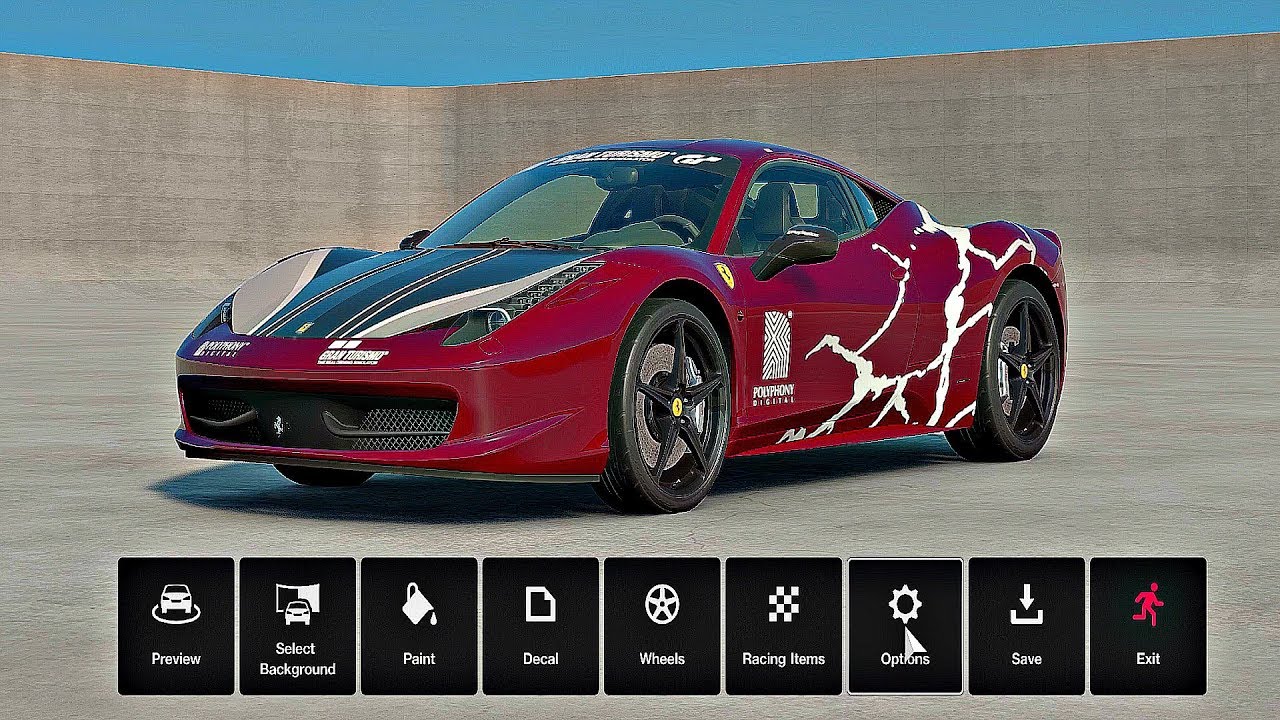Open the Preview car view

pos(176,626)
